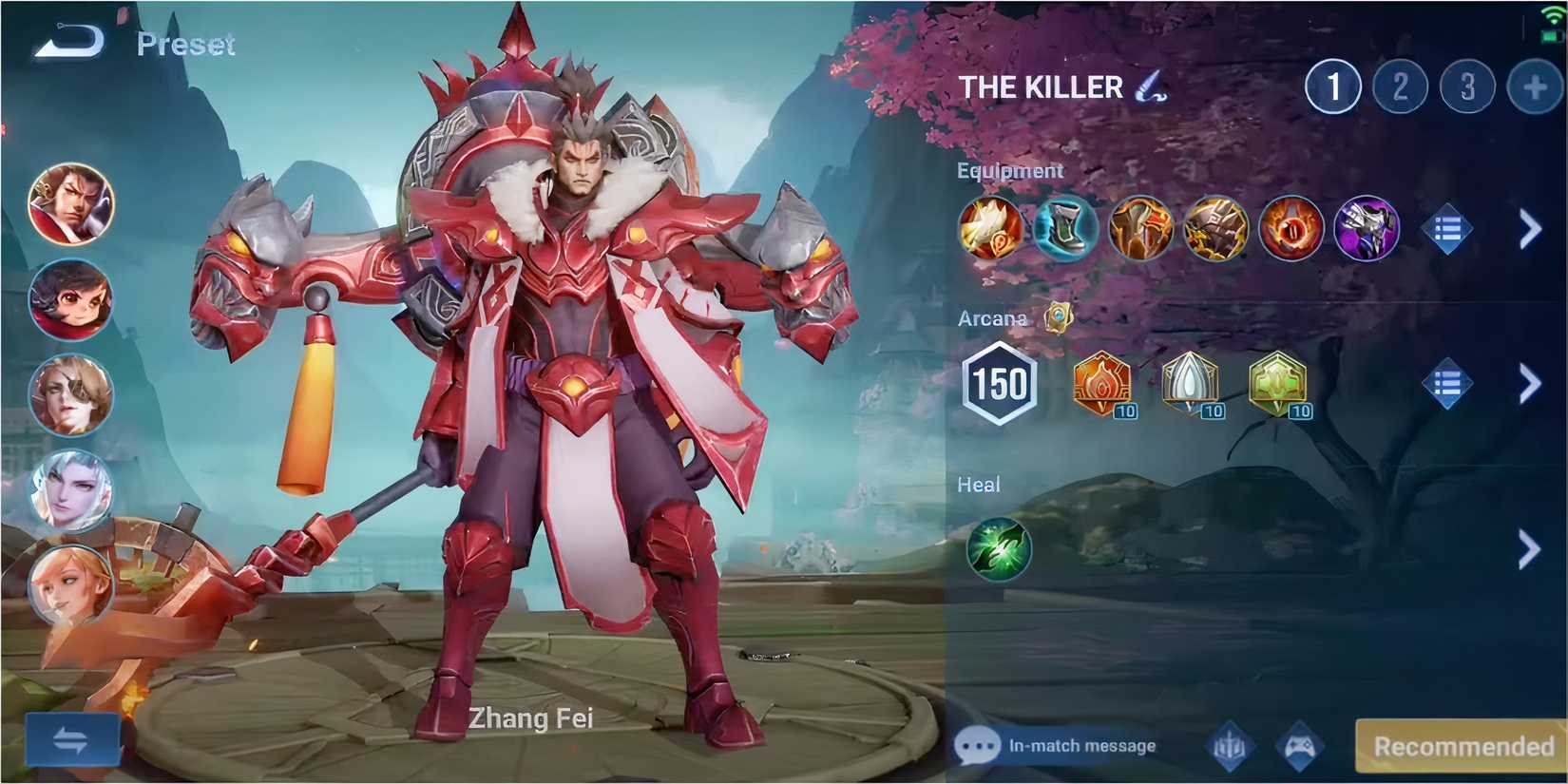Select the first equipment item slot
This screenshot has width=1568, height=784.
(991, 228)
